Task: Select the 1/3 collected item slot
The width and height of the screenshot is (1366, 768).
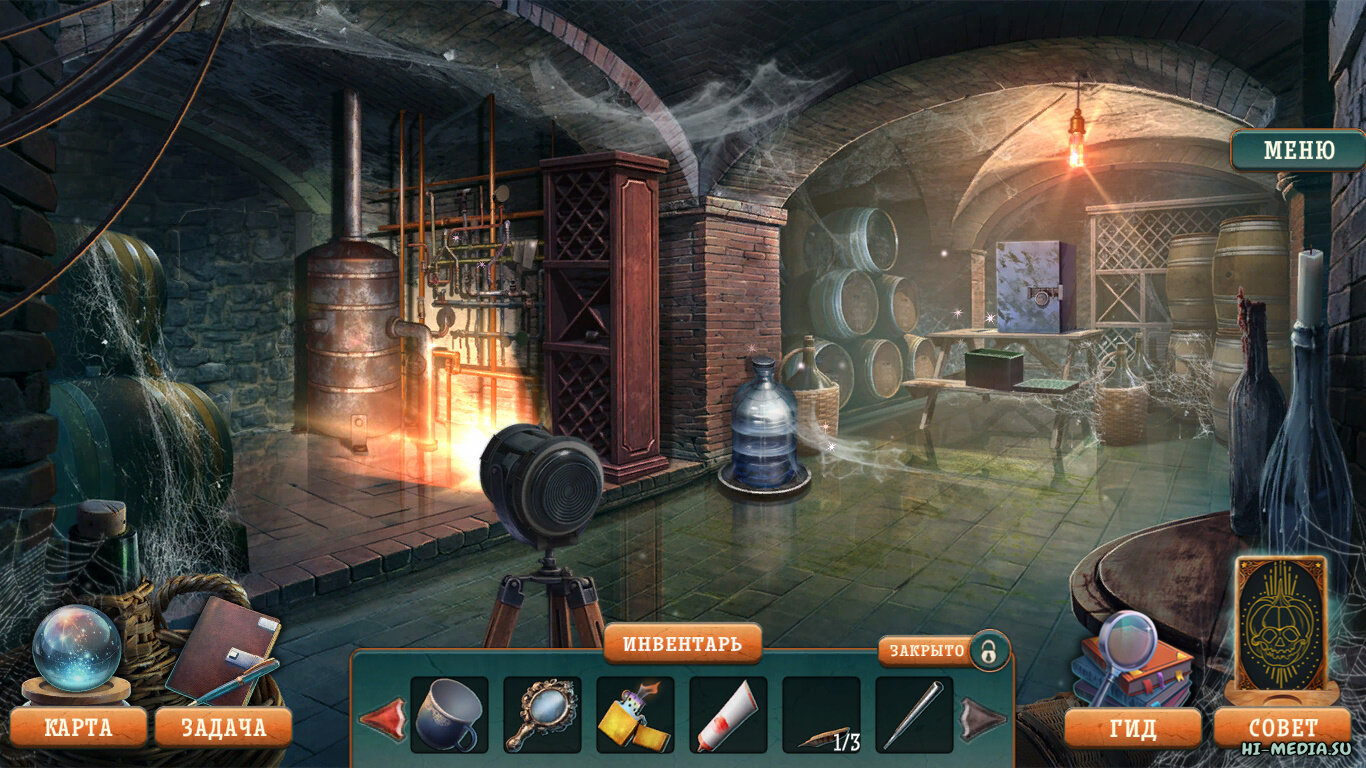Action: pyautogui.click(x=821, y=714)
